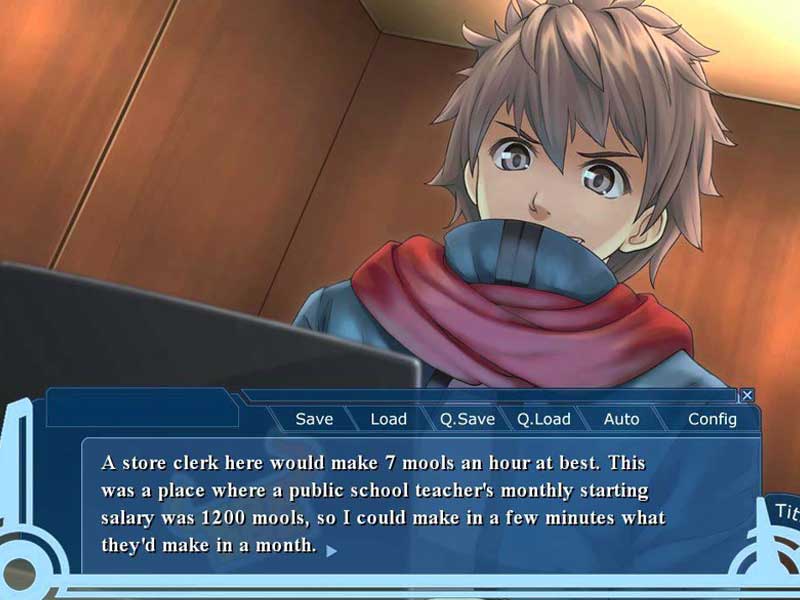Click the Save button

click(x=314, y=419)
